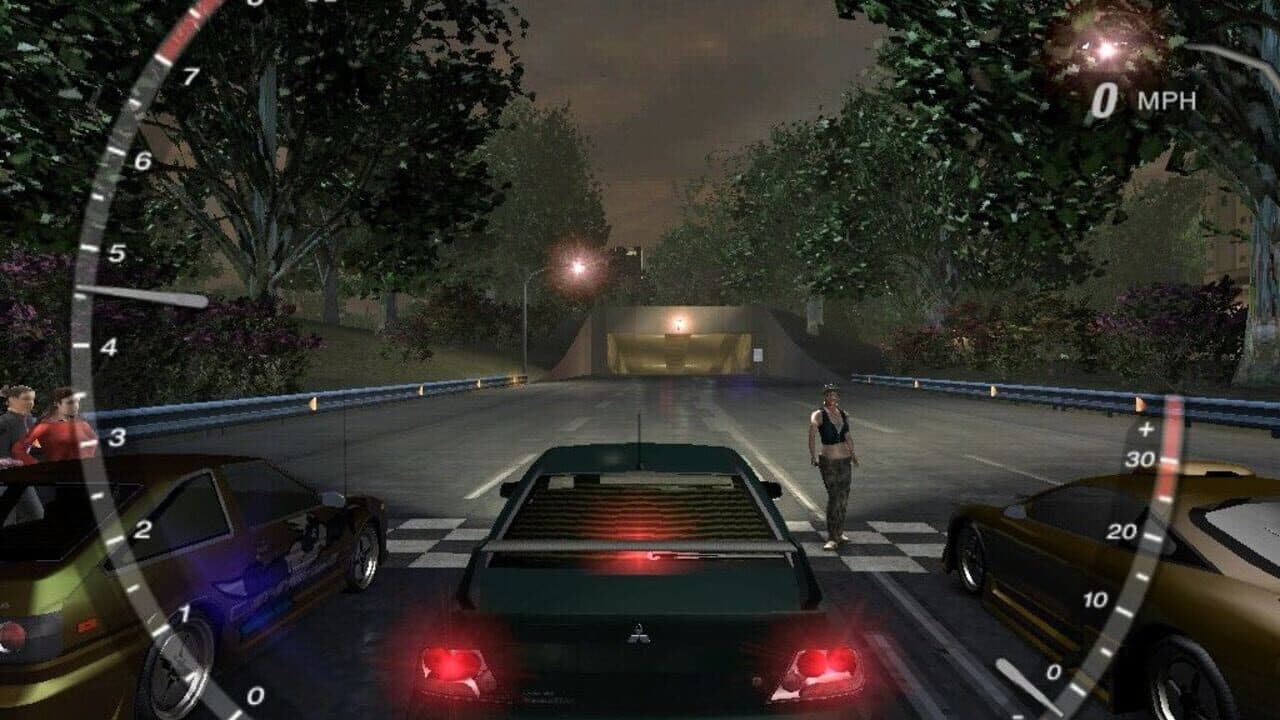This screenshot has height=720, width=1280.
Task: Toggle the tunnel entrance light
Action: click(x=677, y=325)
